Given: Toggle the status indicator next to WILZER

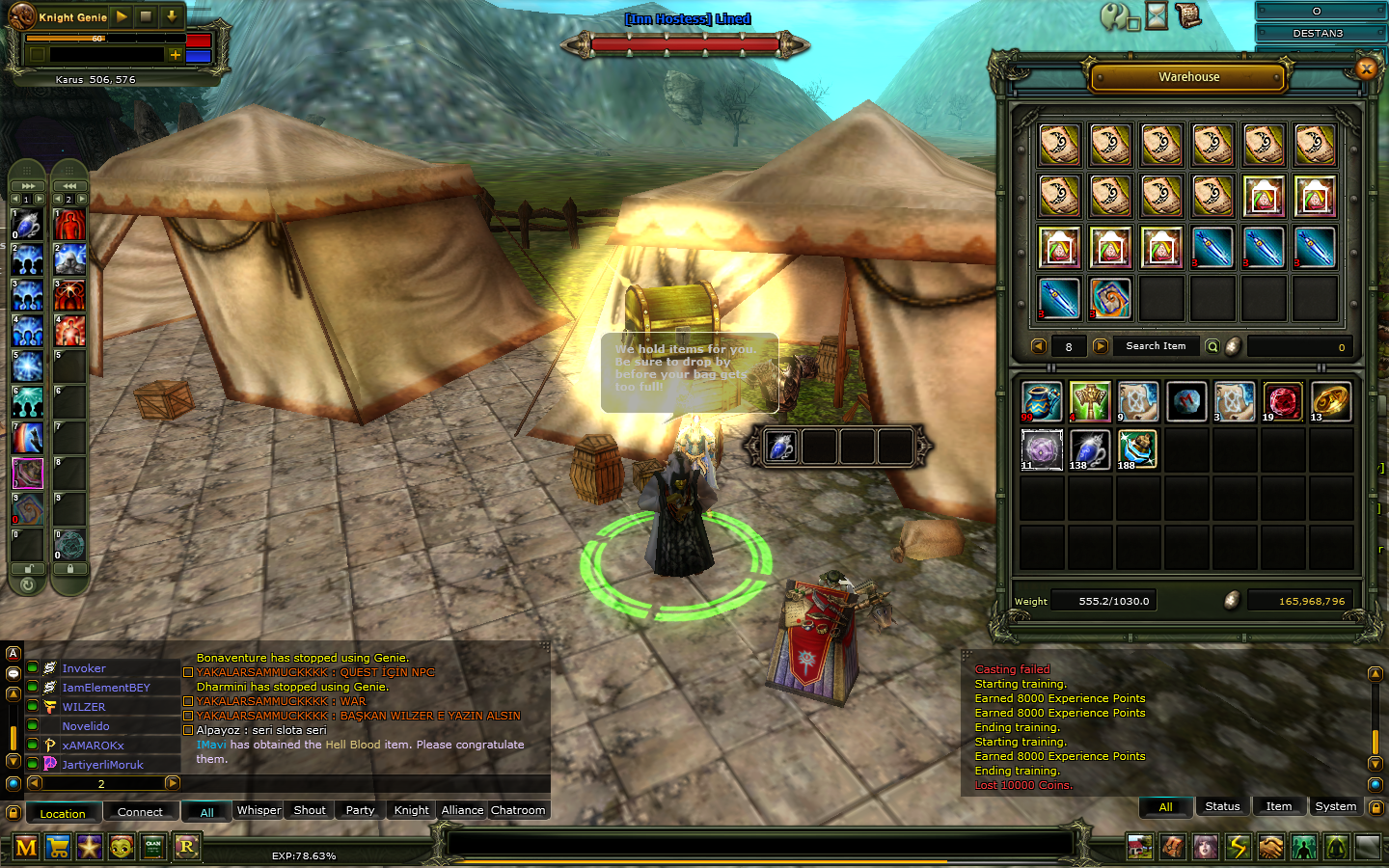Looking at the screenshot, I should (x=34, y=706).
